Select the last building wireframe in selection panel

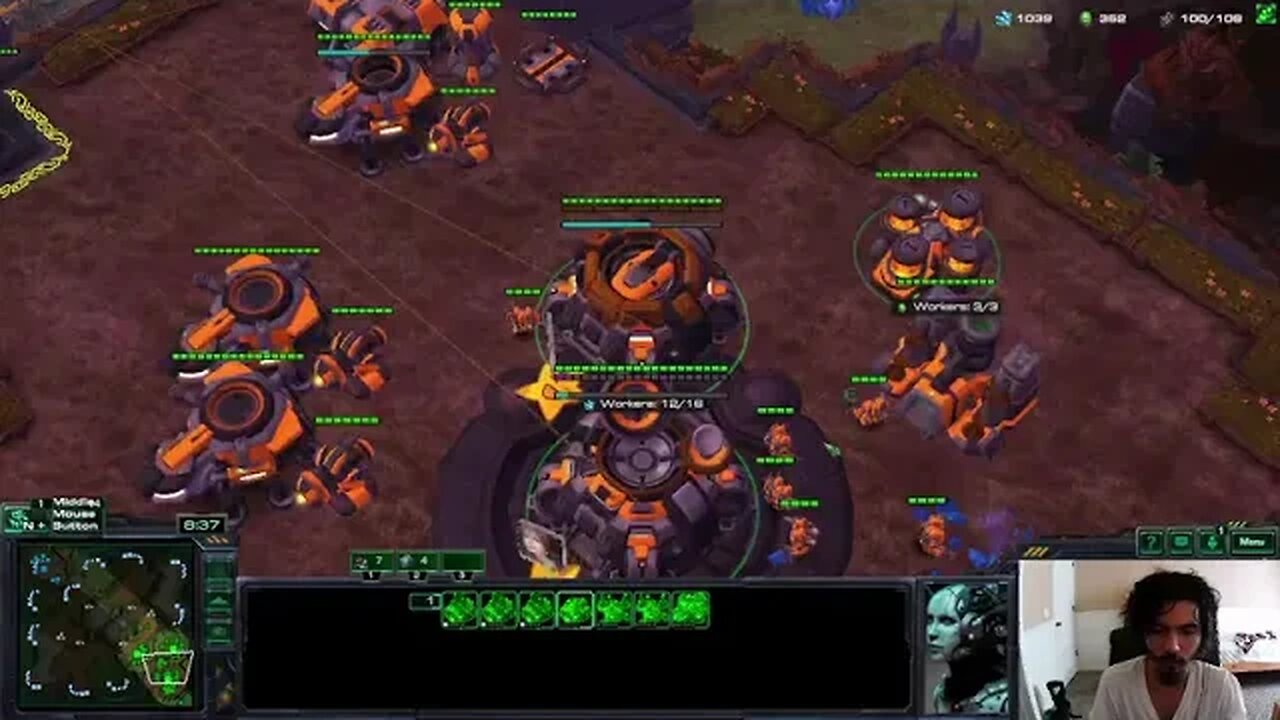(x=691, y=609)
